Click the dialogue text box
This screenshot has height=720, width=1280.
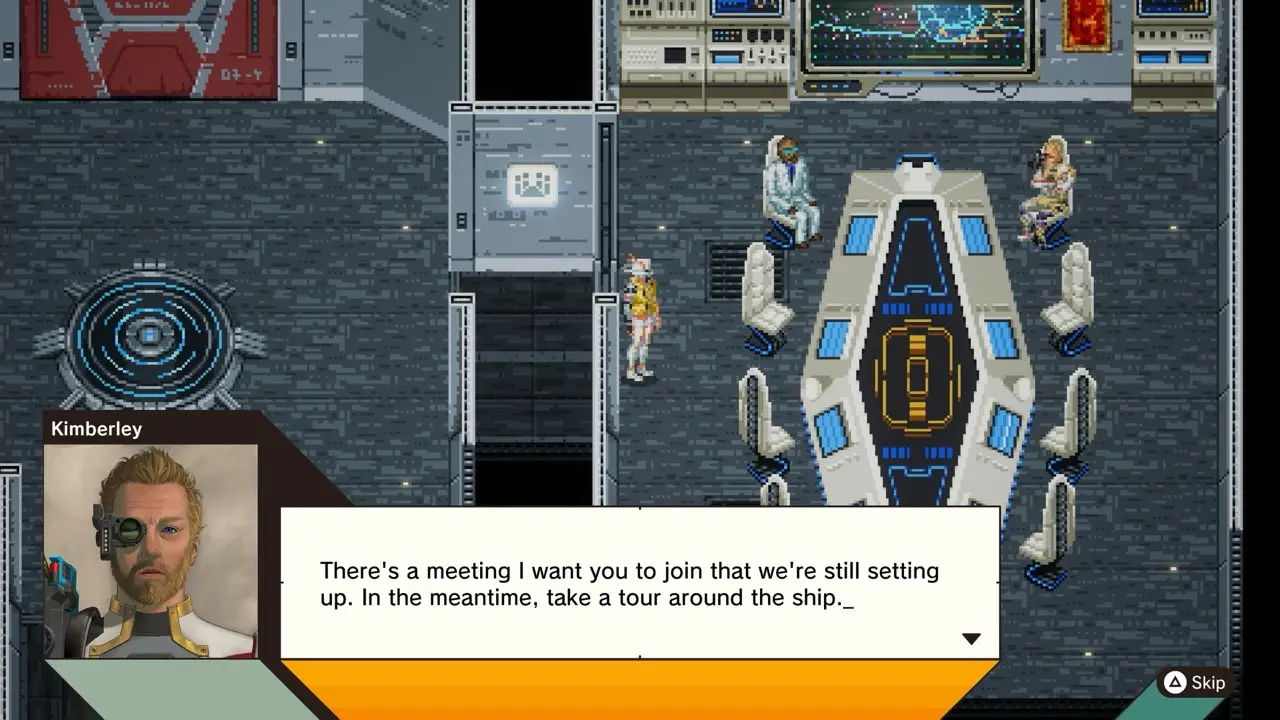point(639,583)
